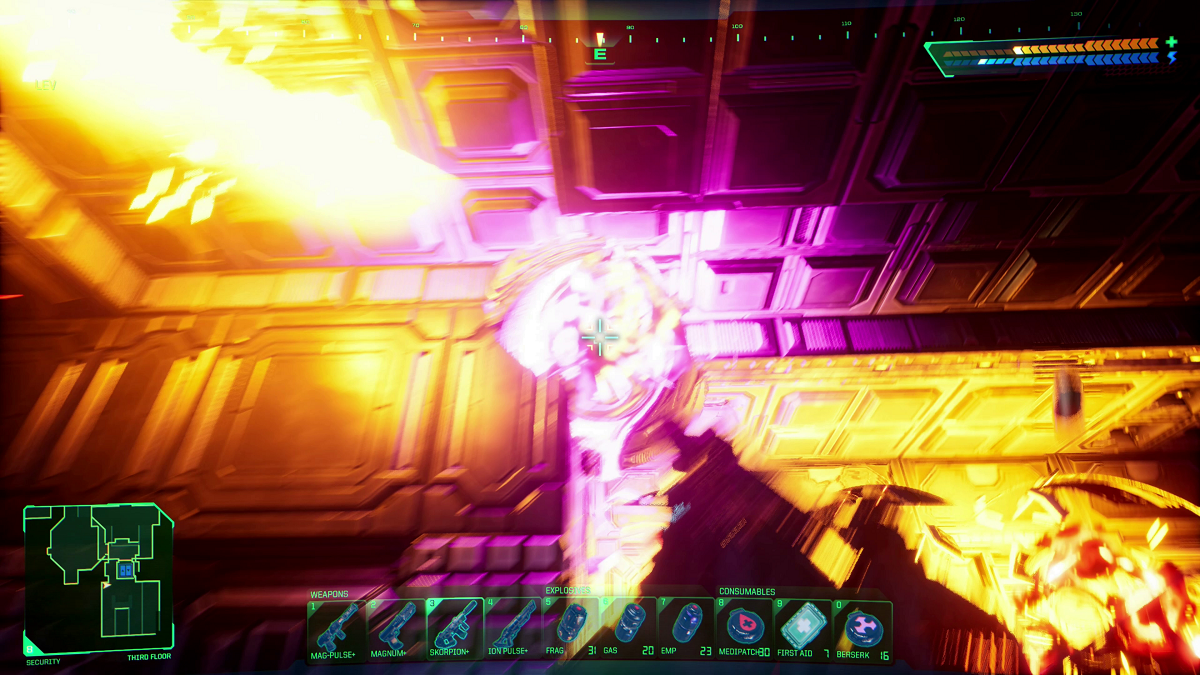Activate the Berserk consumable slot
This screenshot has width=1200, height=675.
click(862, 629)
